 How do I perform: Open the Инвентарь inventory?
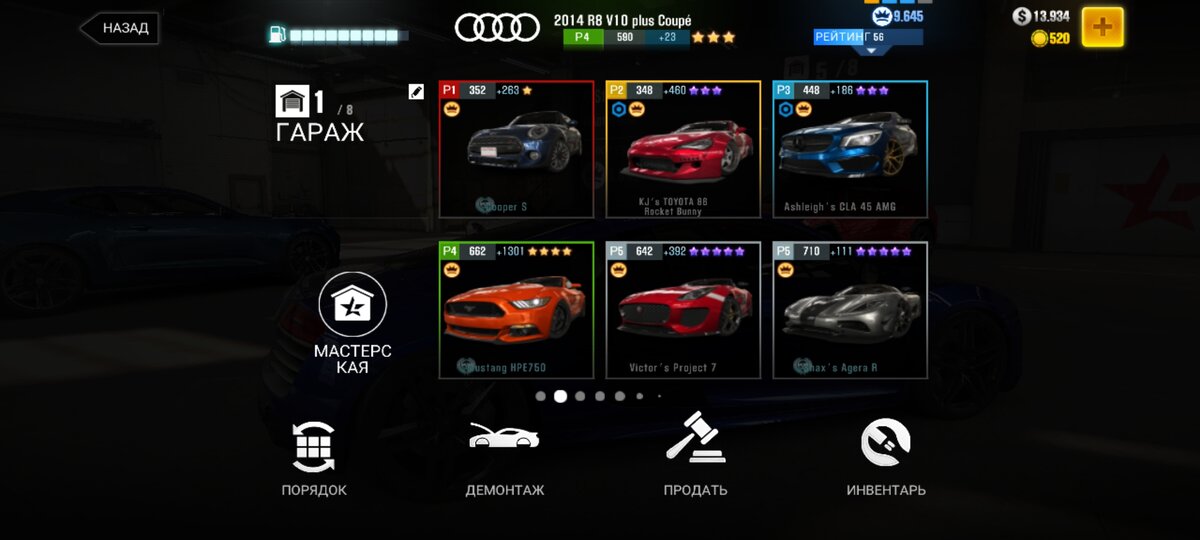[x=886, y=458]
